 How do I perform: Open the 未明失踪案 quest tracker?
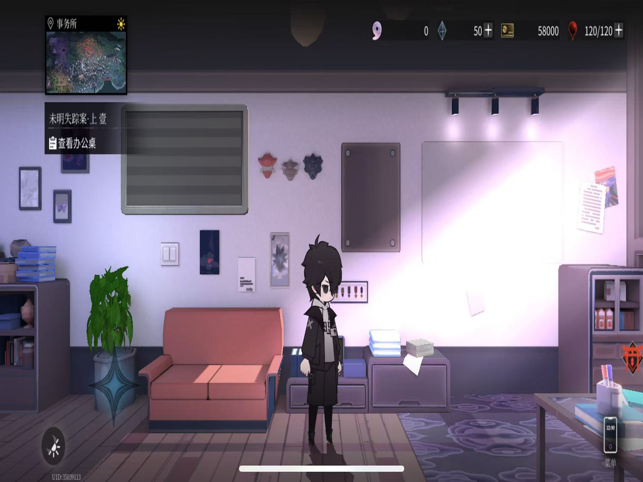(78, 118)
